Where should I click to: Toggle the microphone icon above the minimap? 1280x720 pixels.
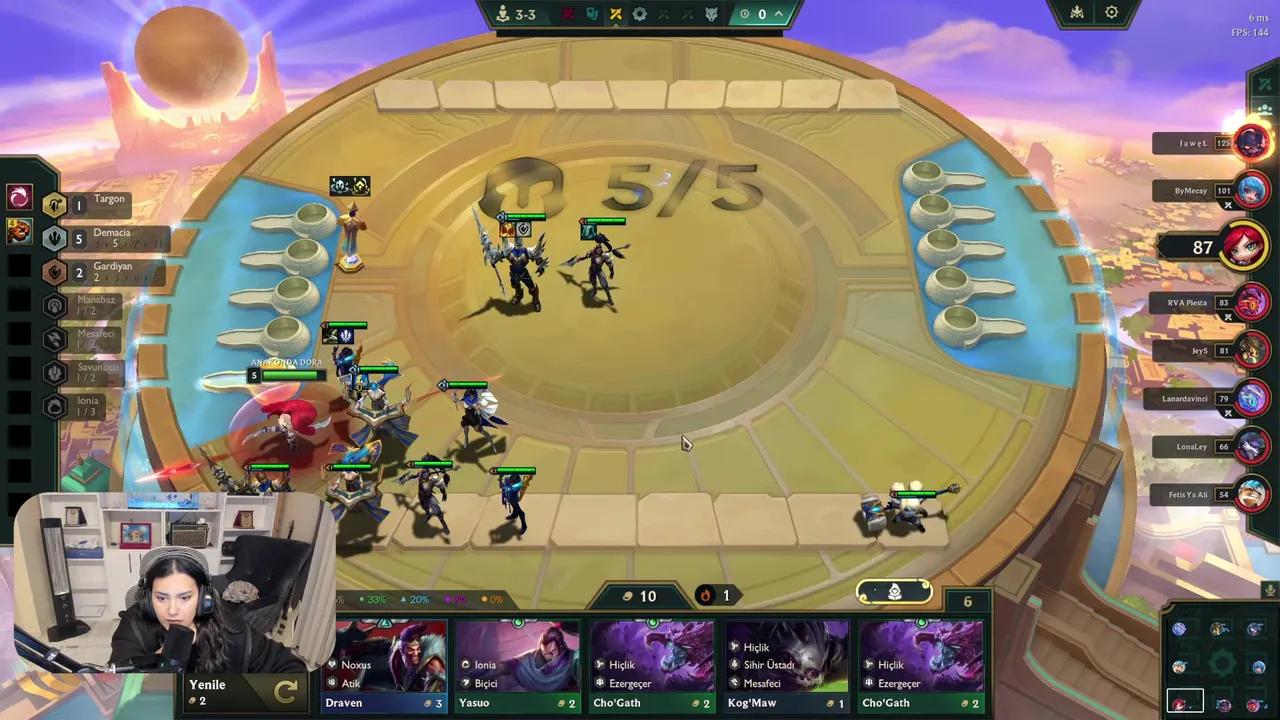1269,590
